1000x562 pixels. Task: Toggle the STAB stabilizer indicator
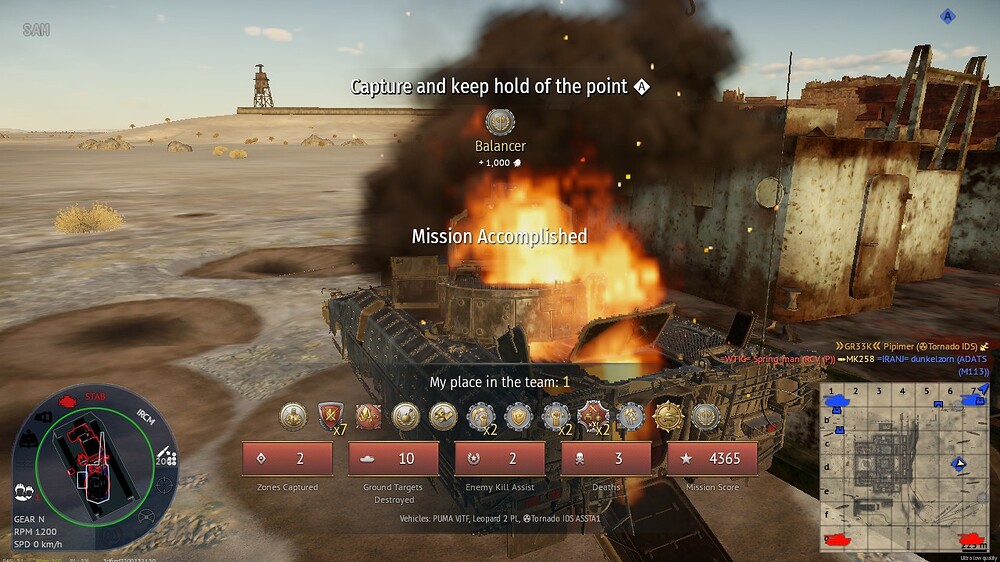(97, 397)
